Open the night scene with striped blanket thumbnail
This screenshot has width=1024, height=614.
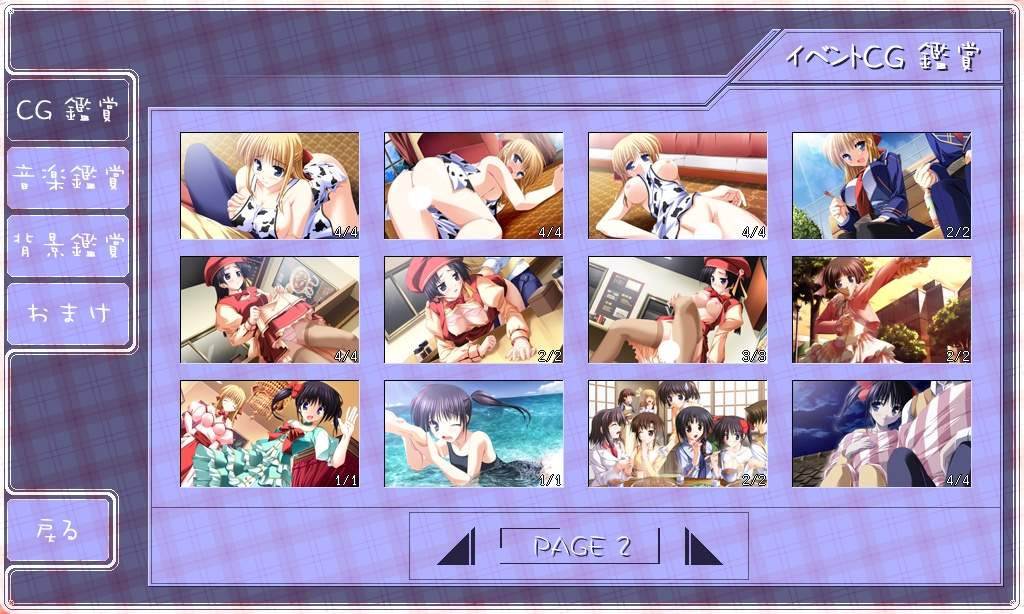pyautogui.click(x=881, y=433)
